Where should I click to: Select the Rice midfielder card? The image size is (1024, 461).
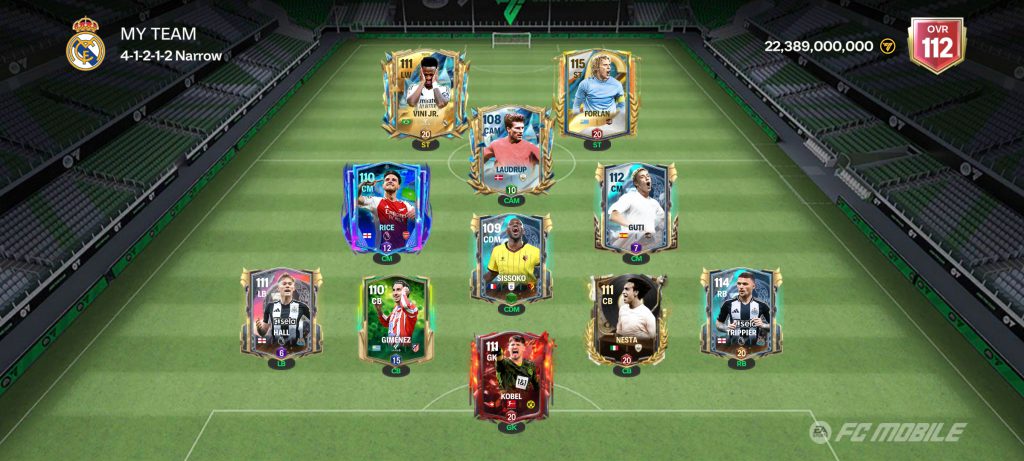click(x=386, y=208)
